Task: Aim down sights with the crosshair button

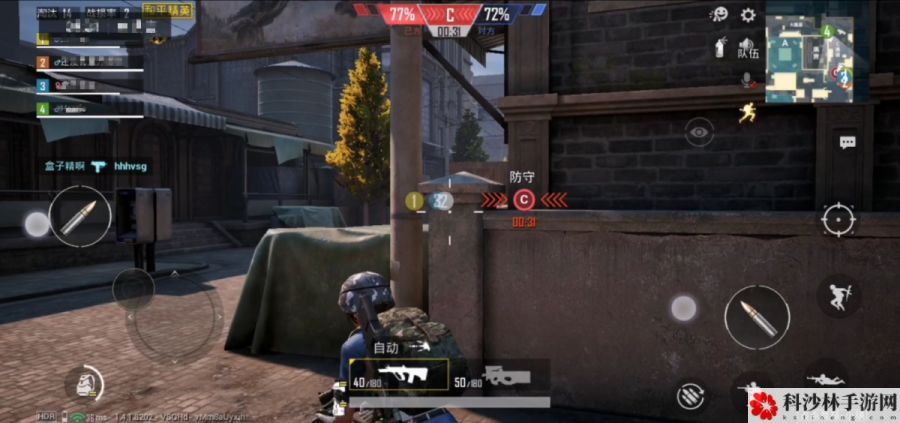Action: click(838, 218)
